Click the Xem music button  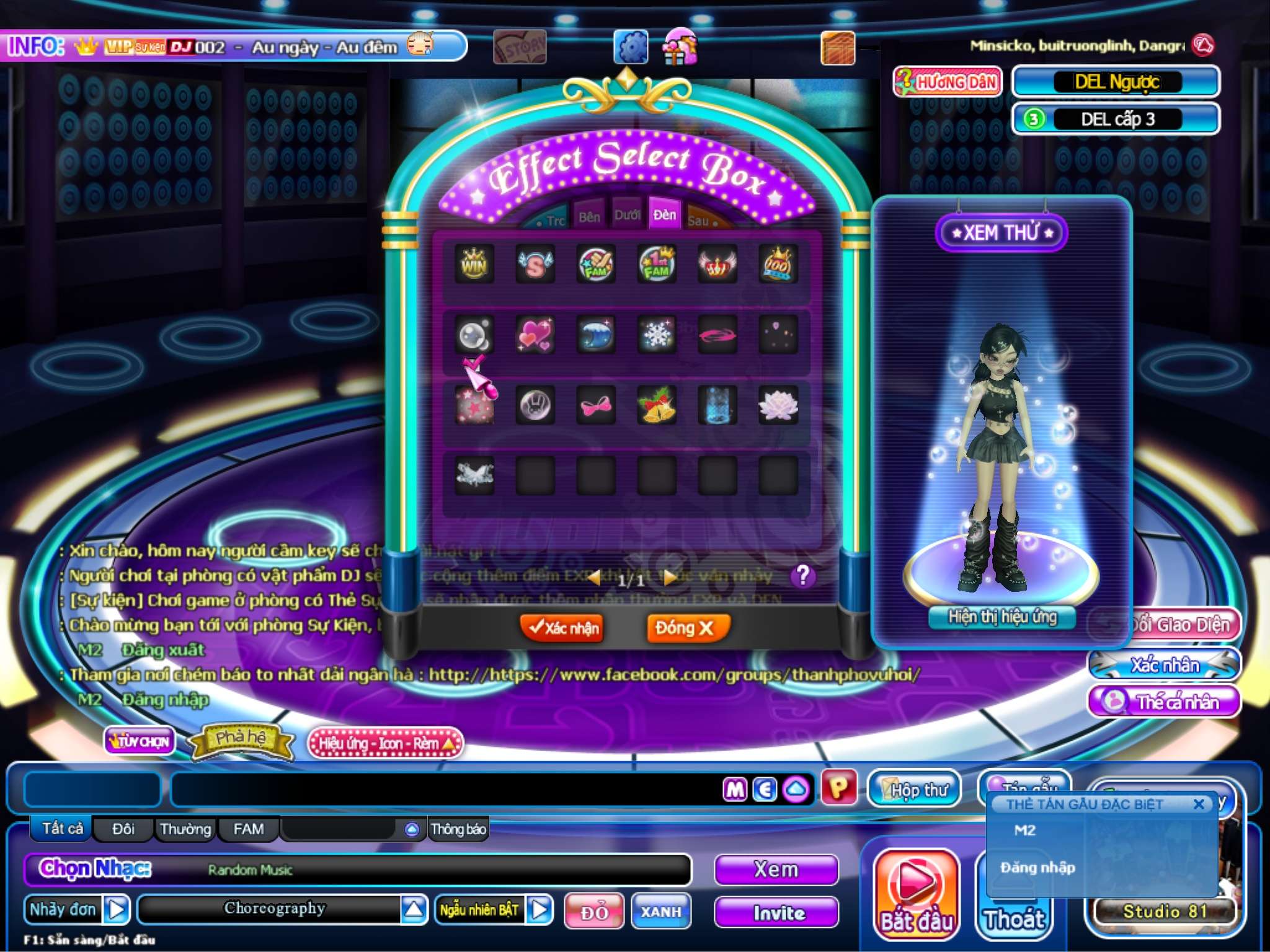point(776,870)
